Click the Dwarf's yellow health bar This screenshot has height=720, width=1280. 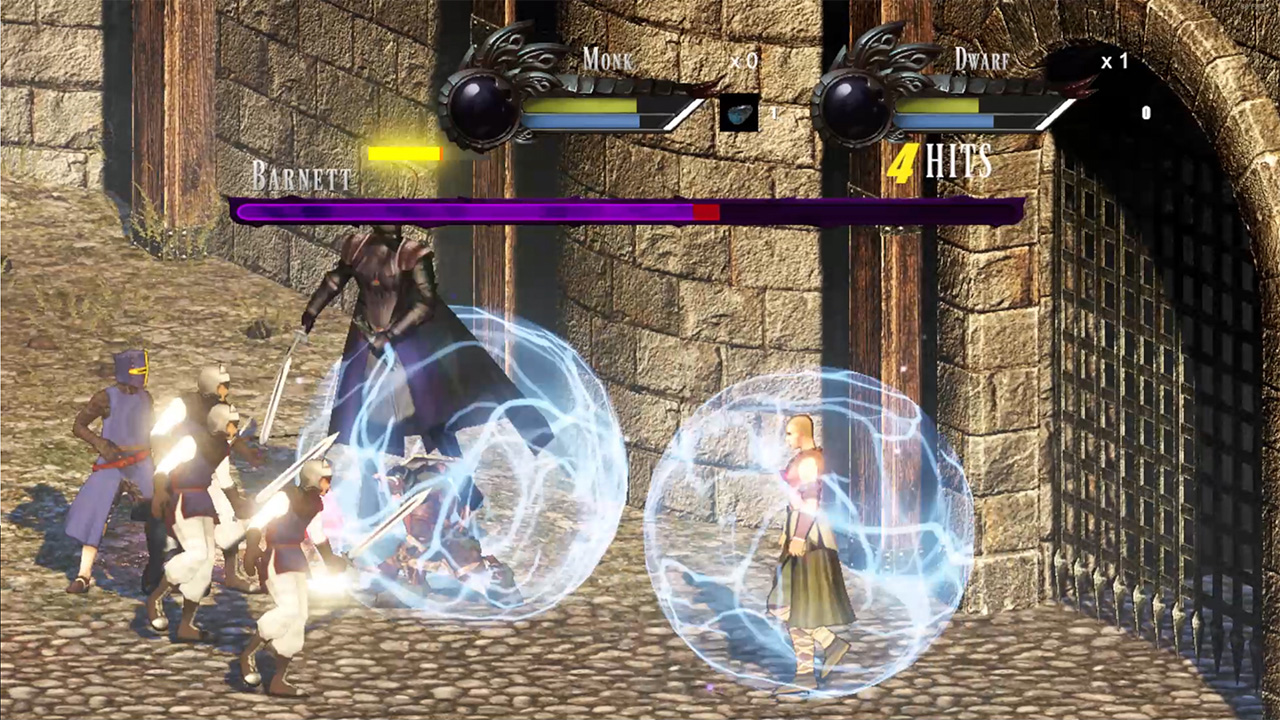[940, 104]
